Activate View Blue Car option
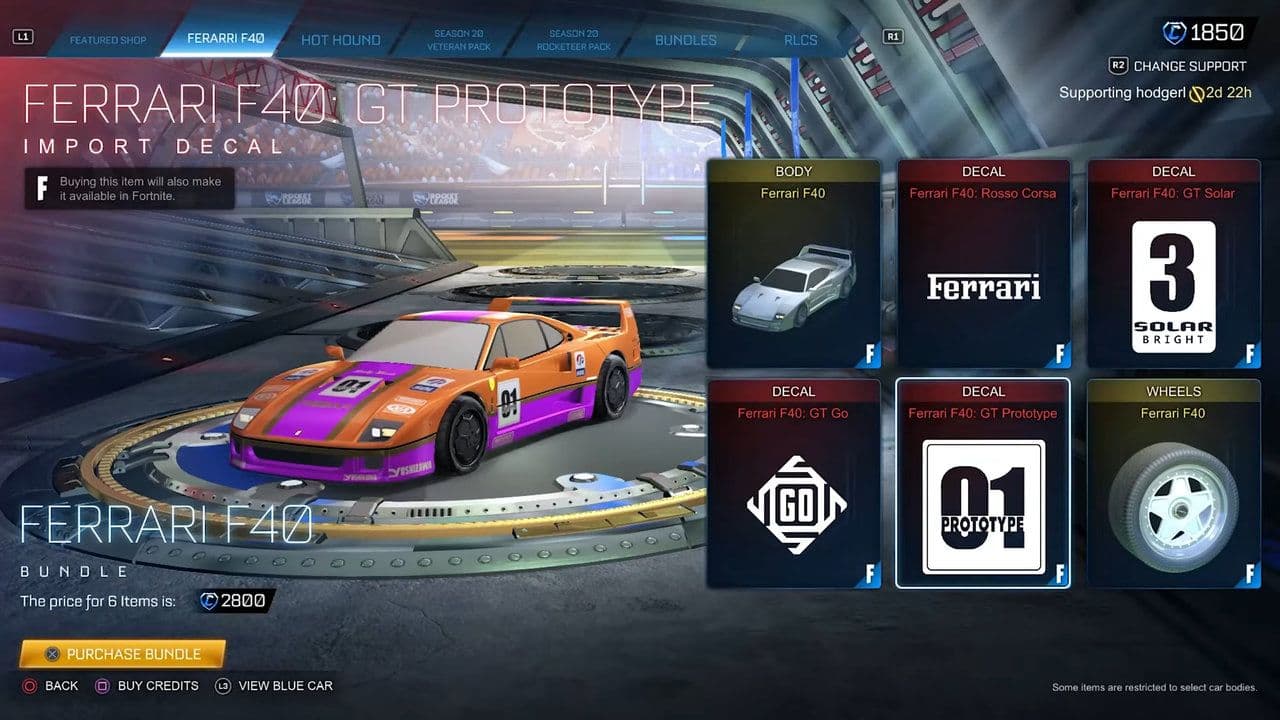 (x=274, y=686)
